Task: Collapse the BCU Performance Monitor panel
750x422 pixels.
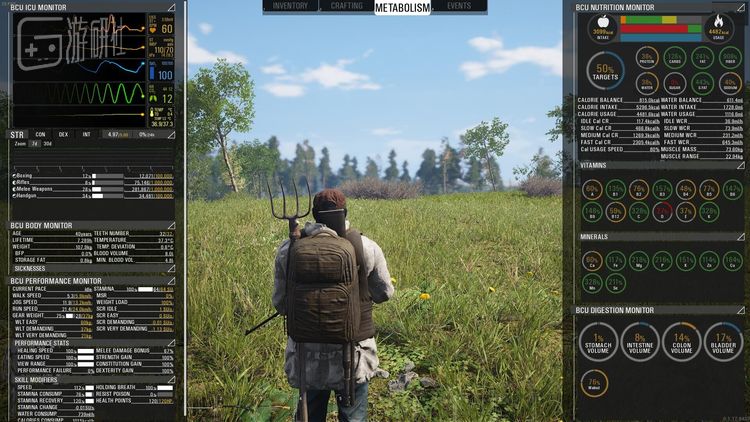Action: [171, 281]
